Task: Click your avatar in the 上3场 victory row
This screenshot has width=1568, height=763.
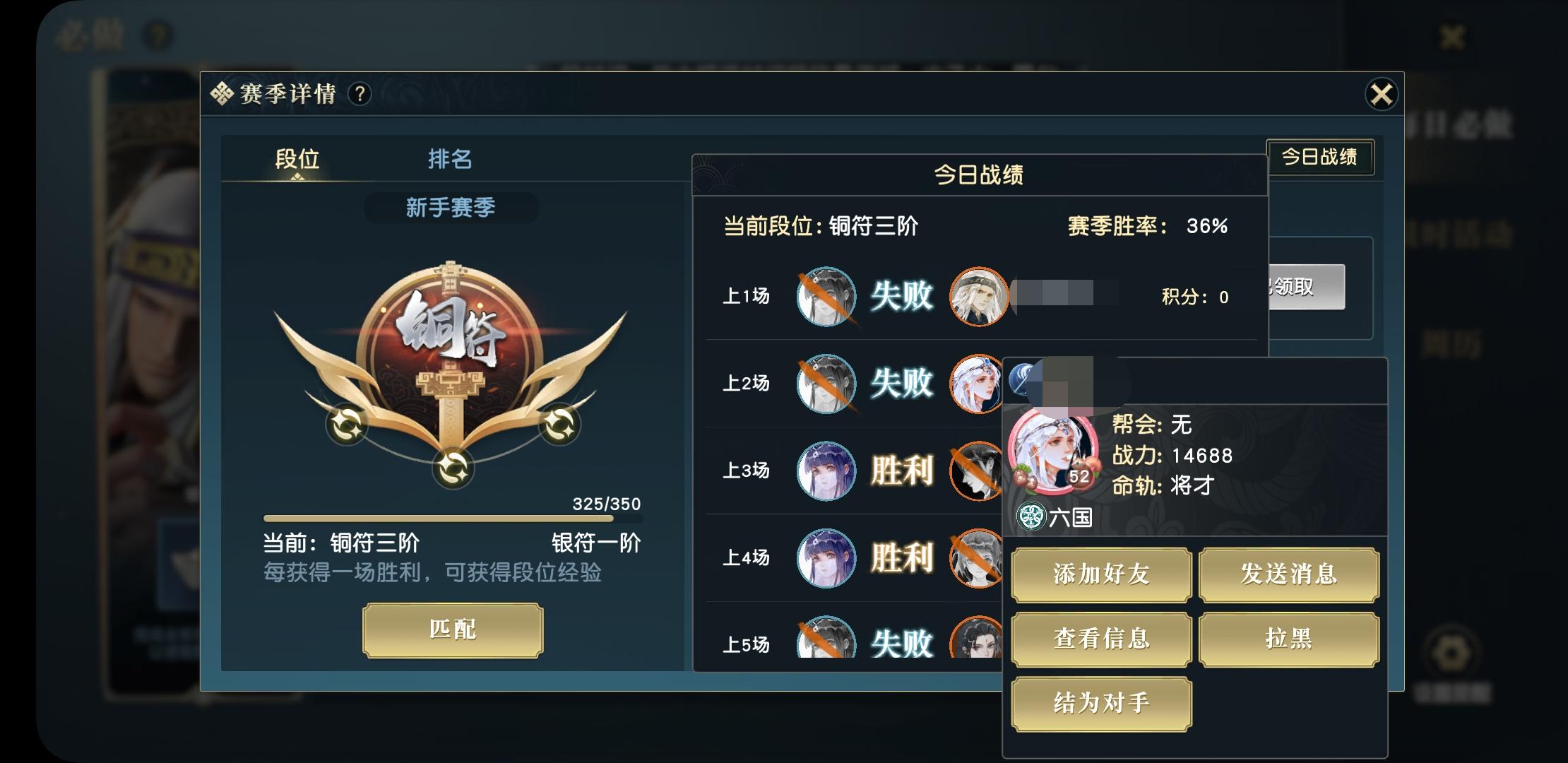Action: (x=826, y=471)
